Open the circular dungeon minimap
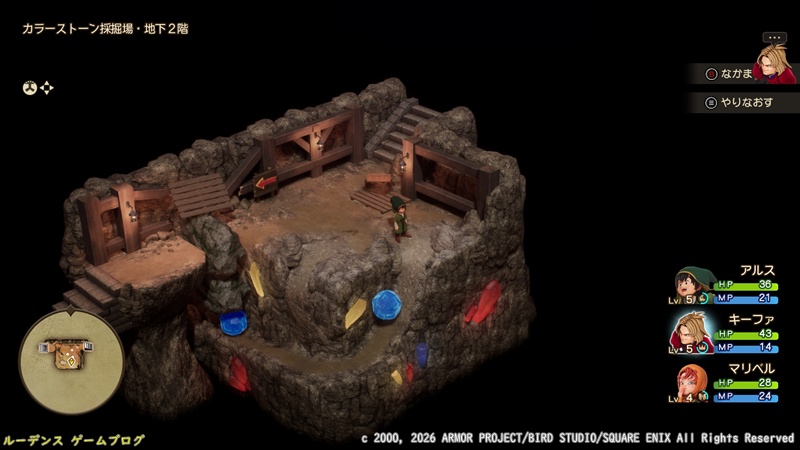The width and height of the screenshot is (800, 450). (71, 353)
